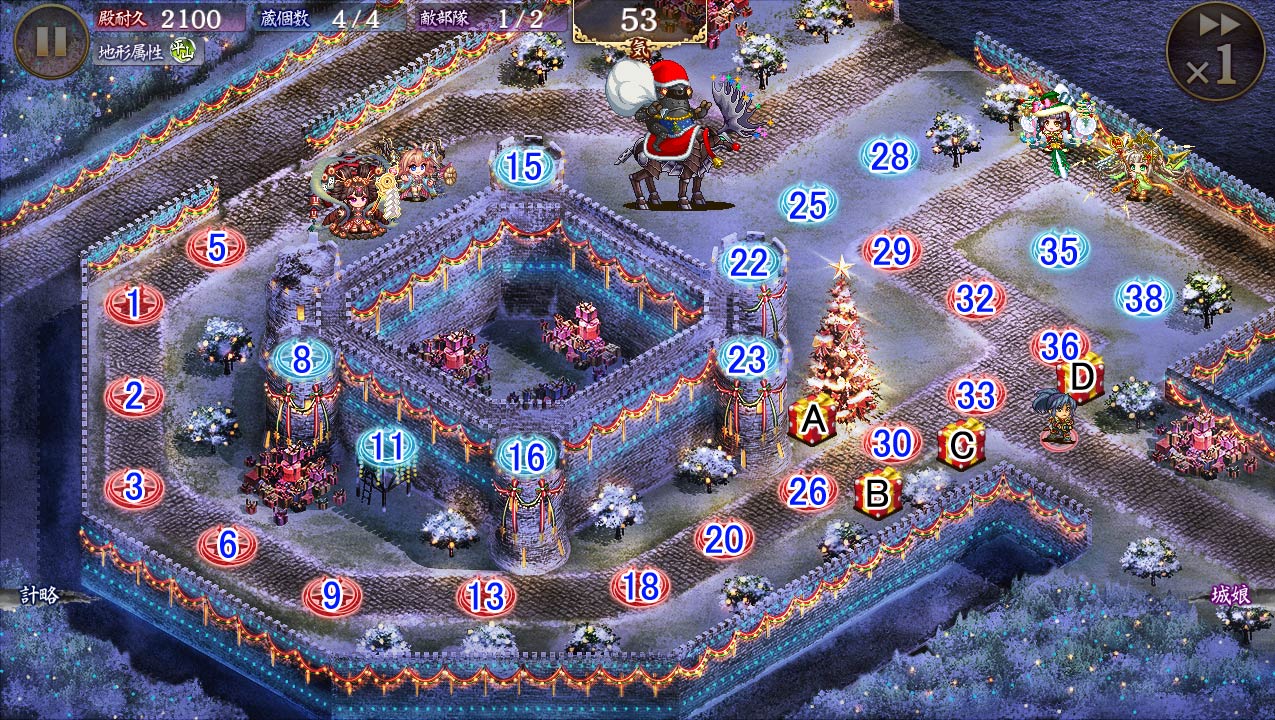Pick blue tower tile 22

[x=748, y=262]
